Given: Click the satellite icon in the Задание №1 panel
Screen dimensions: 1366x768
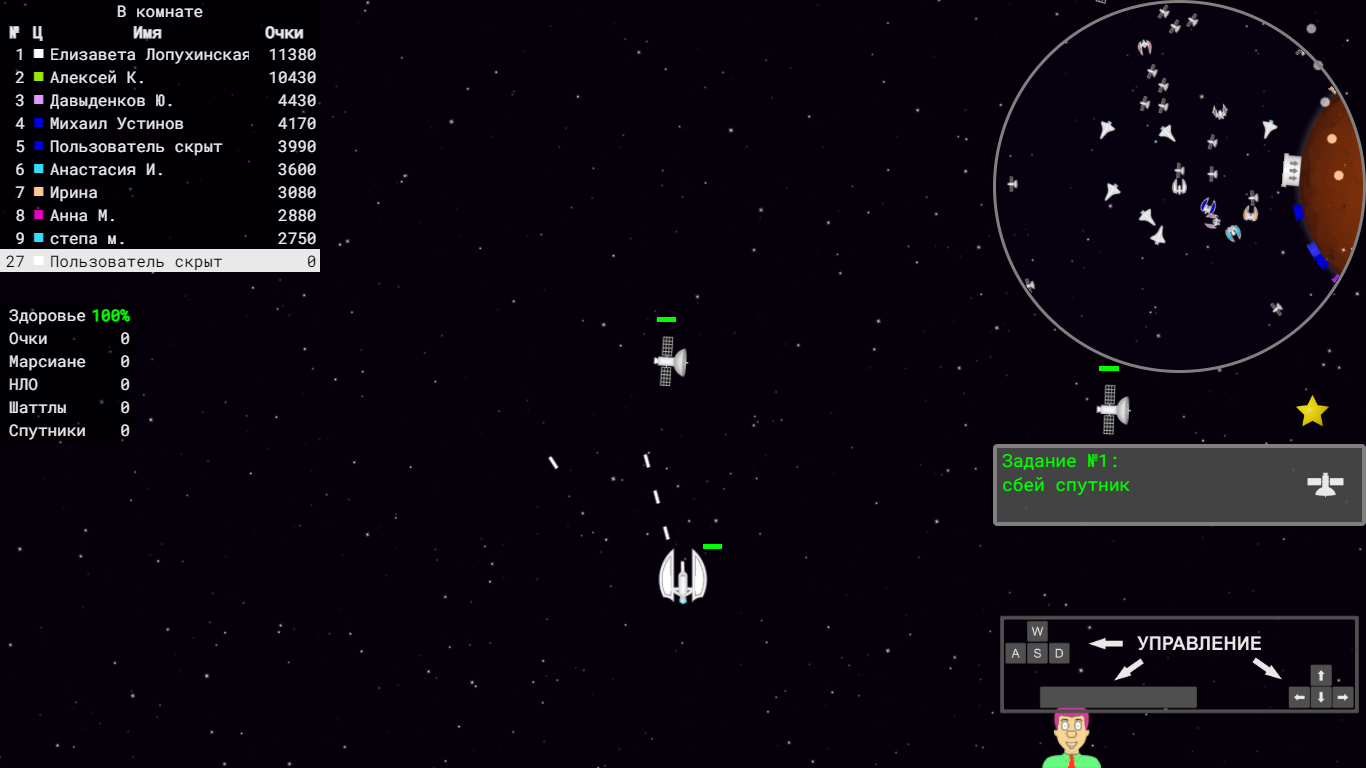Looking at the screenshot, I should coord(1327,486).
